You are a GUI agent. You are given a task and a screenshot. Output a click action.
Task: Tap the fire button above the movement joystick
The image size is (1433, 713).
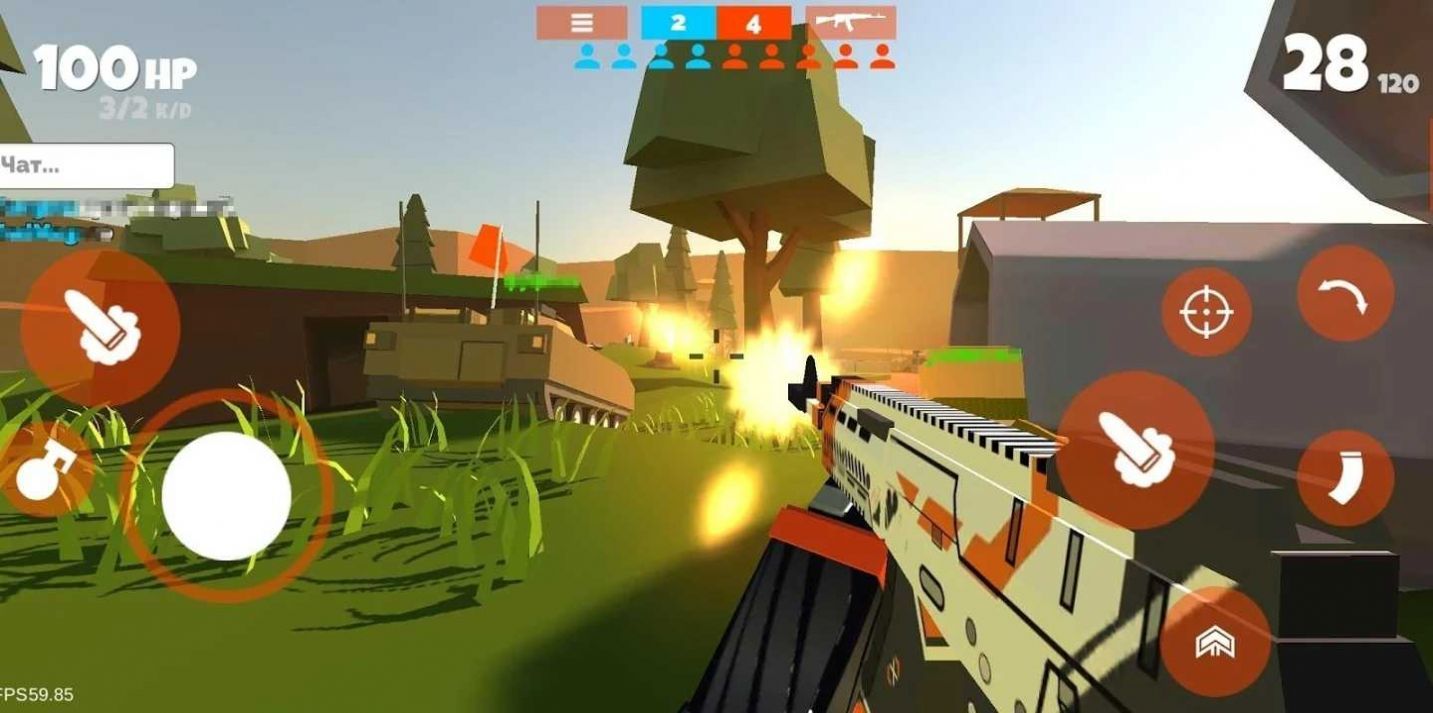click(x=101, y=328)
